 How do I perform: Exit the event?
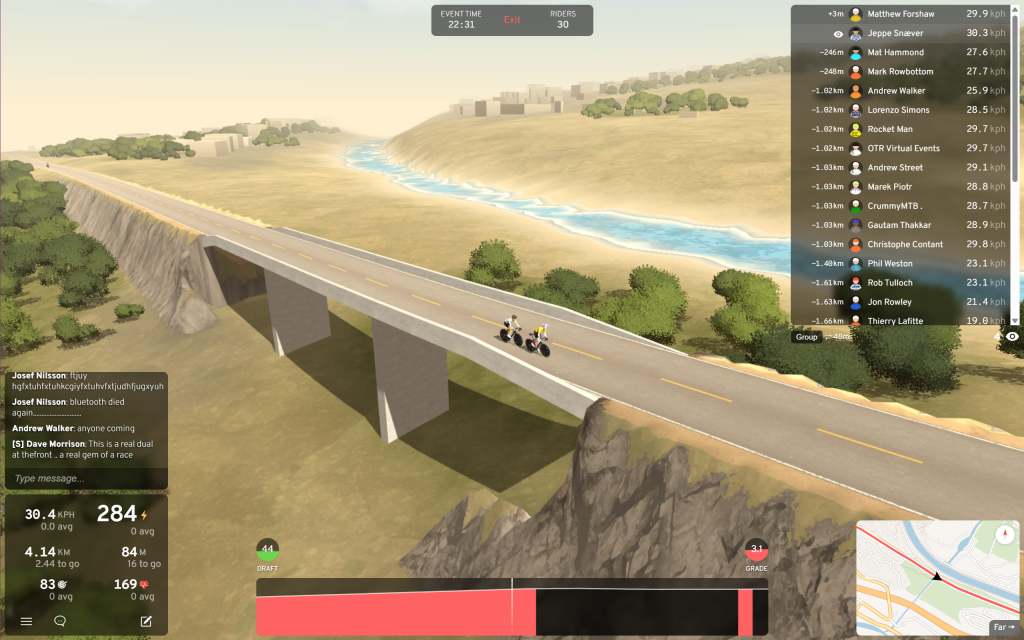pos(512,20)
